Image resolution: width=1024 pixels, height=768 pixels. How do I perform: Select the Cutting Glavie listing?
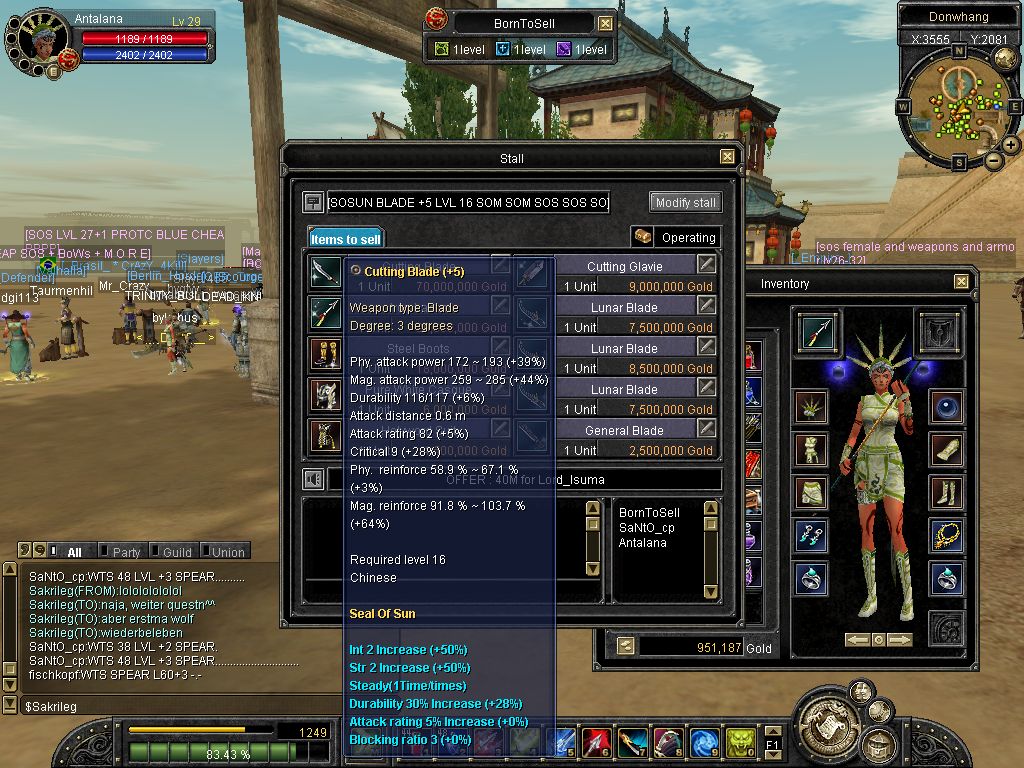(625, 266)
